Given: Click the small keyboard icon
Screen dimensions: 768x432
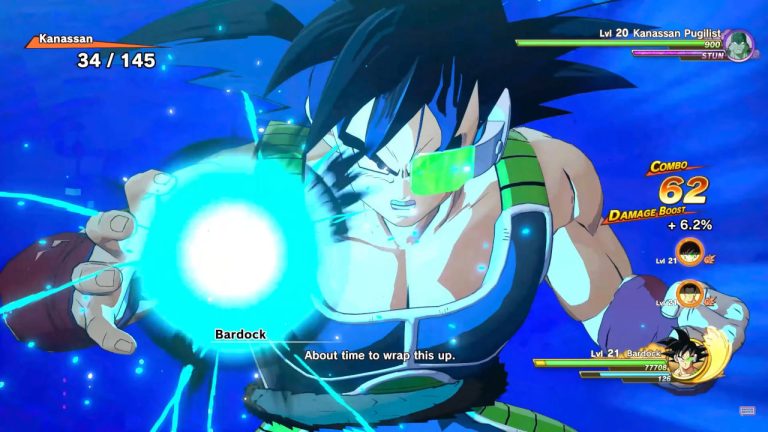Looking at the screenshot, I should [747, 410].
